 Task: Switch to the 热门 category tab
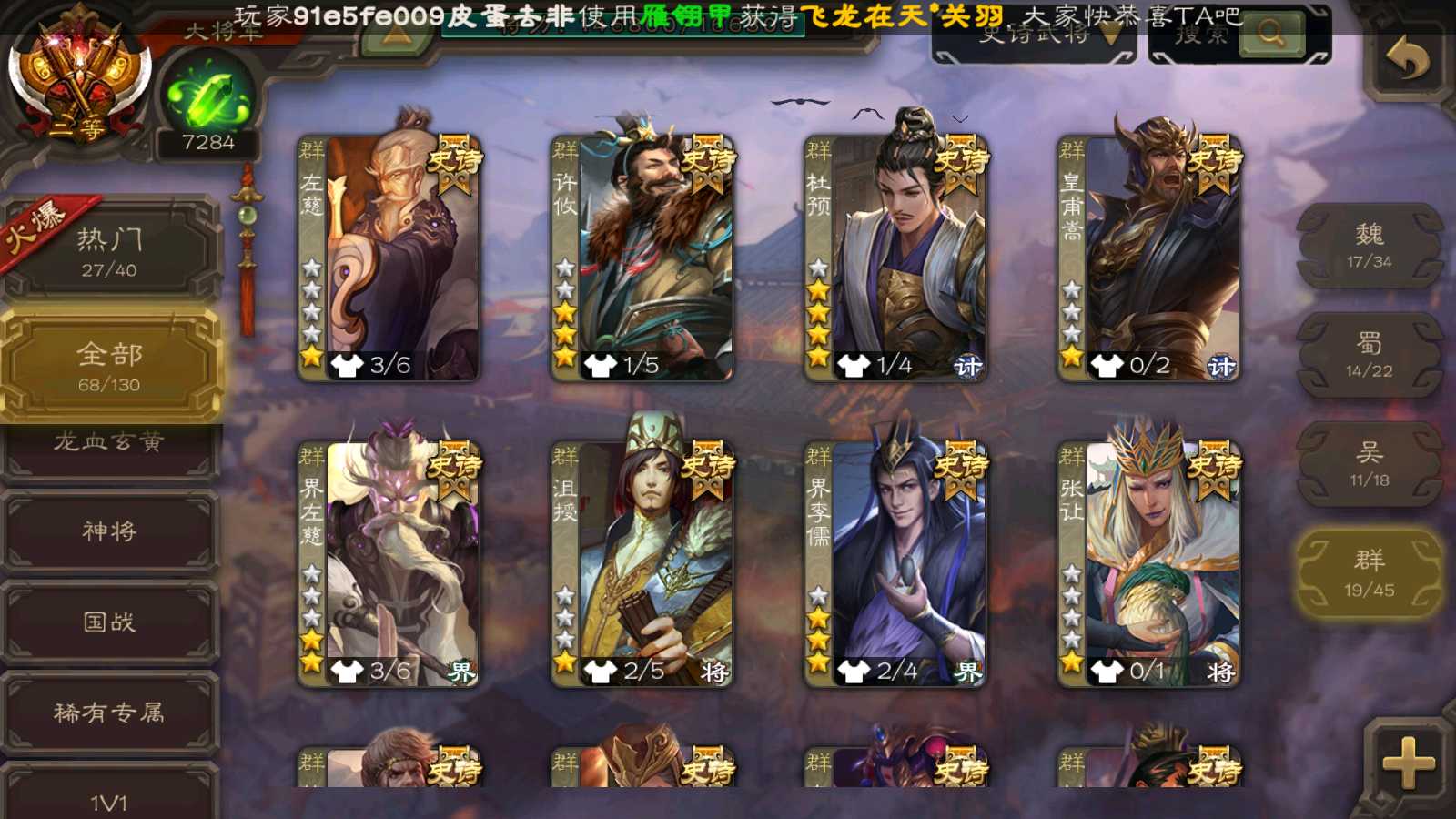109,251
